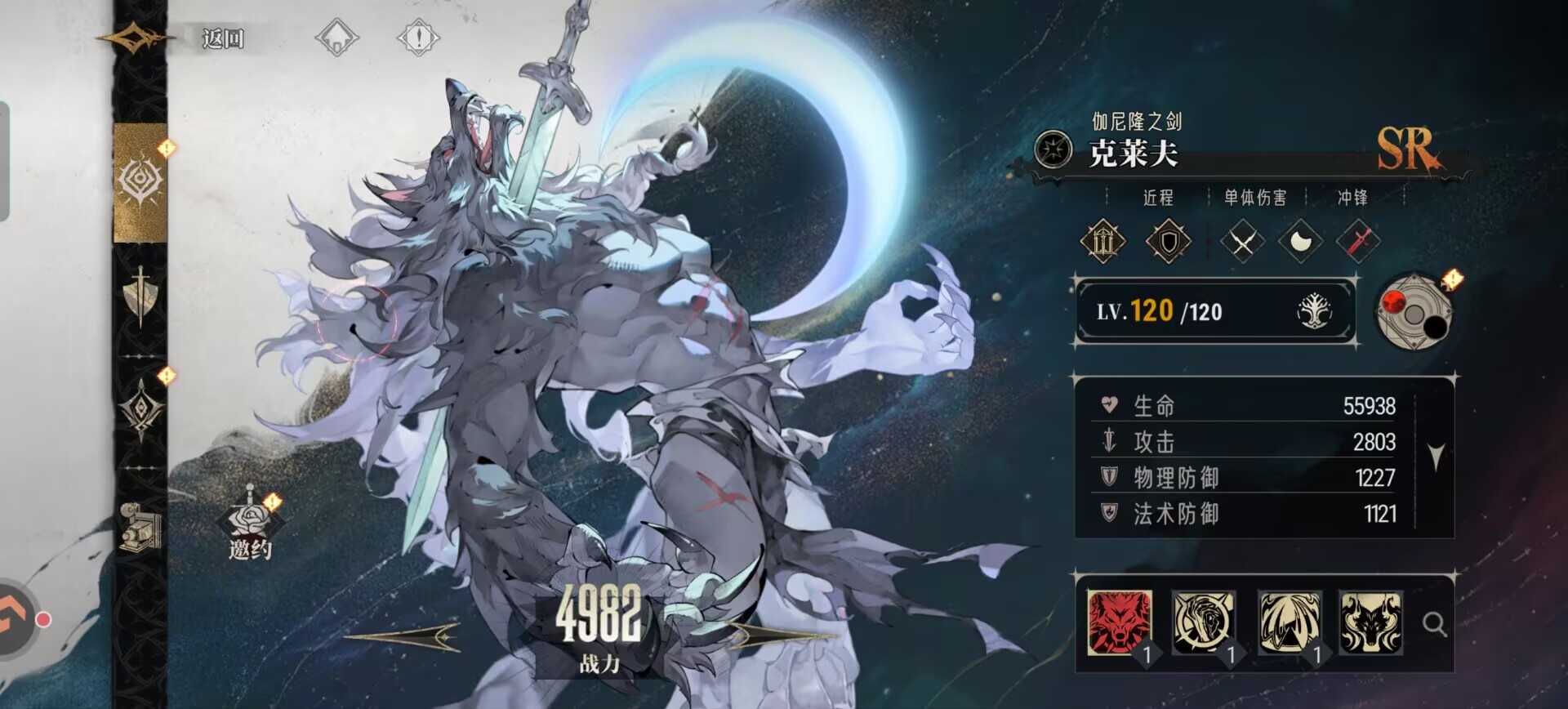This screenshot has height=709, width=1568.
Task: Expand the stats list with the down arrow
Action: pos(1437,456)
